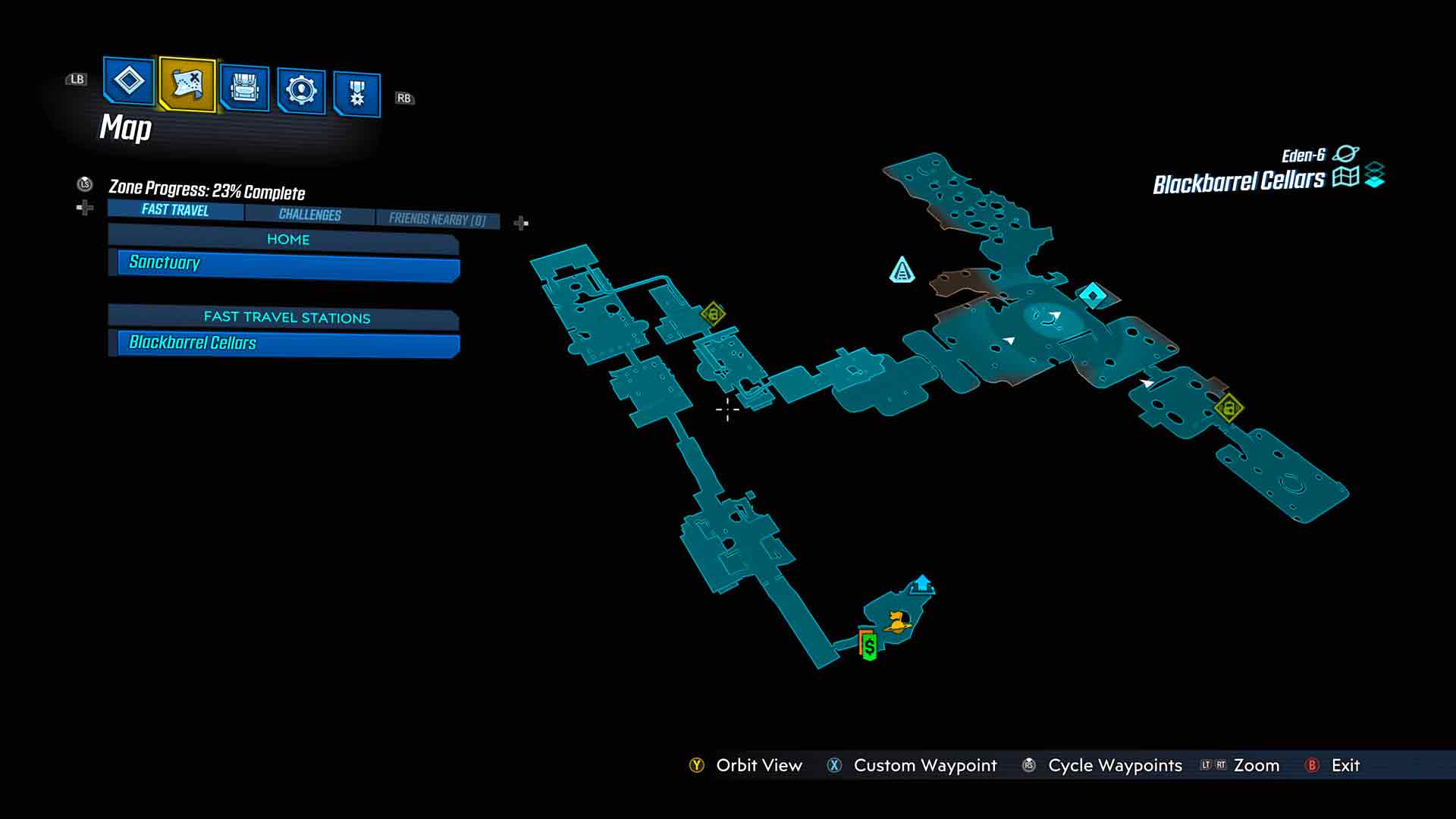
Task: Select the Blackbarrel Cellars fast travel station
Action: pos(288,344)
